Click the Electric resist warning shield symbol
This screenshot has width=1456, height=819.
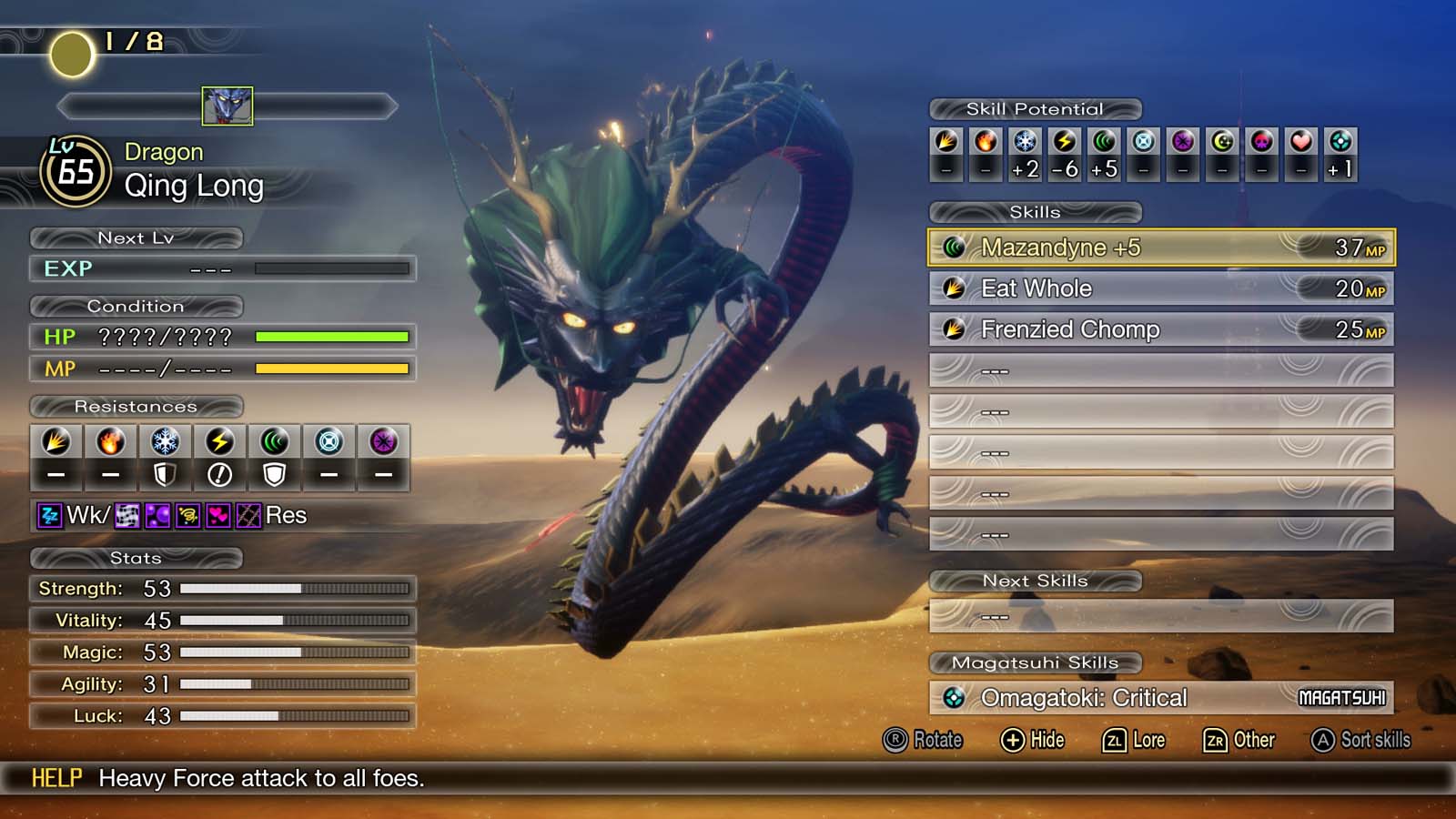(219, 474)
